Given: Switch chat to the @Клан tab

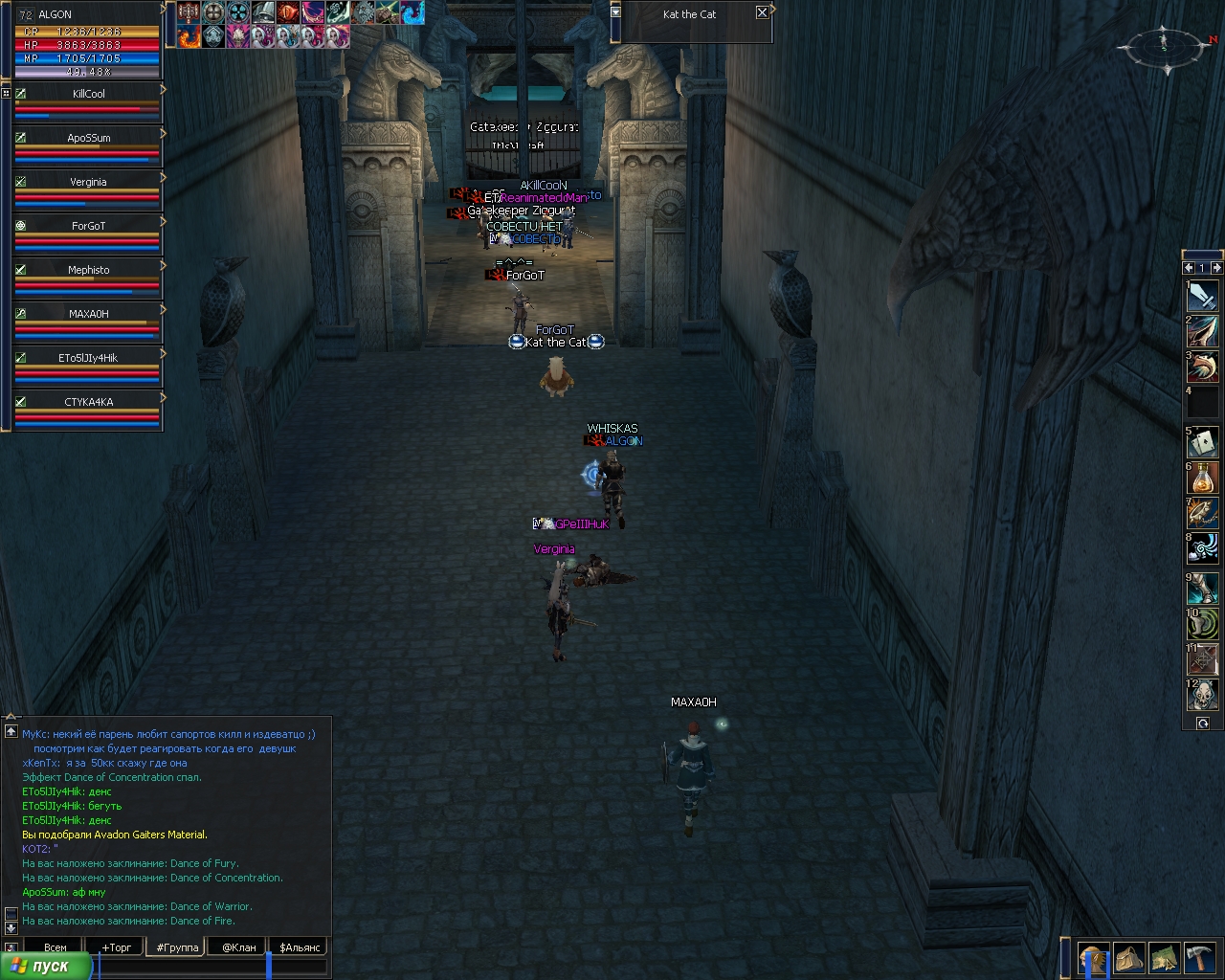Looking at the screenshot, I should point(239,947).
